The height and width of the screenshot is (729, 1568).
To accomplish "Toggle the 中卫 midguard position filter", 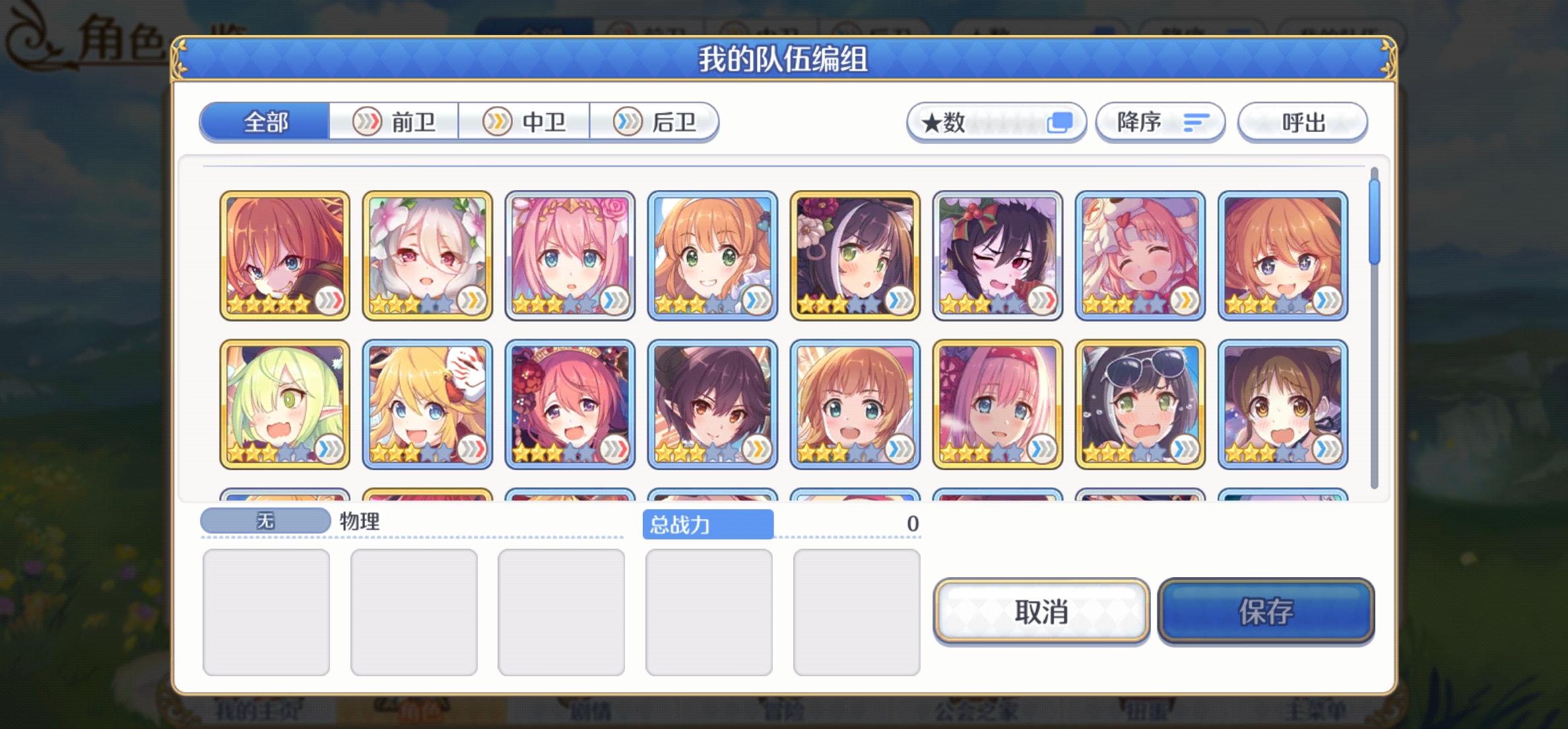I will pyautogui.click(x=525, y=122).
